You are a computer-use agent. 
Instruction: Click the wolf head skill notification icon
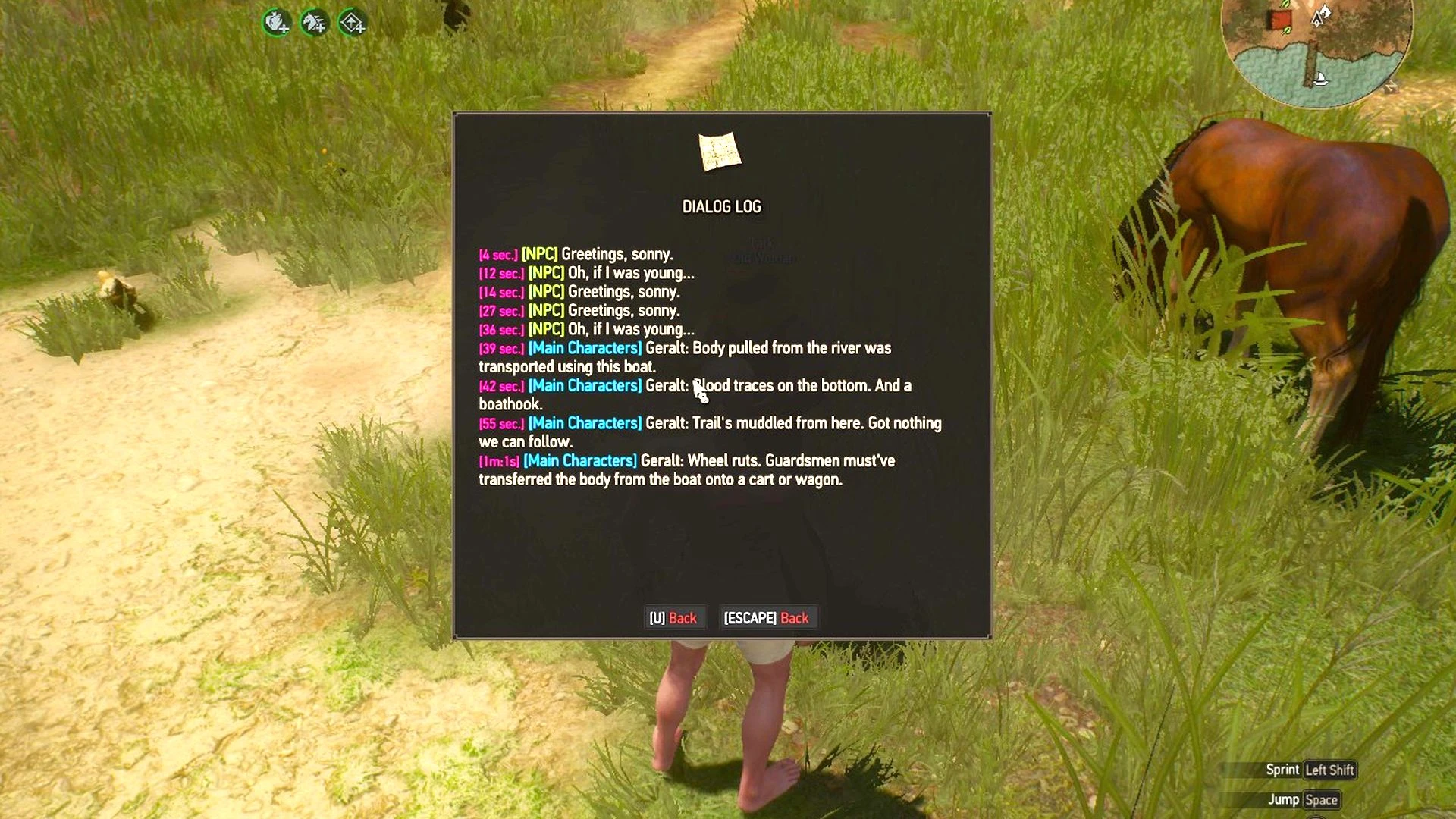[313, 23]
